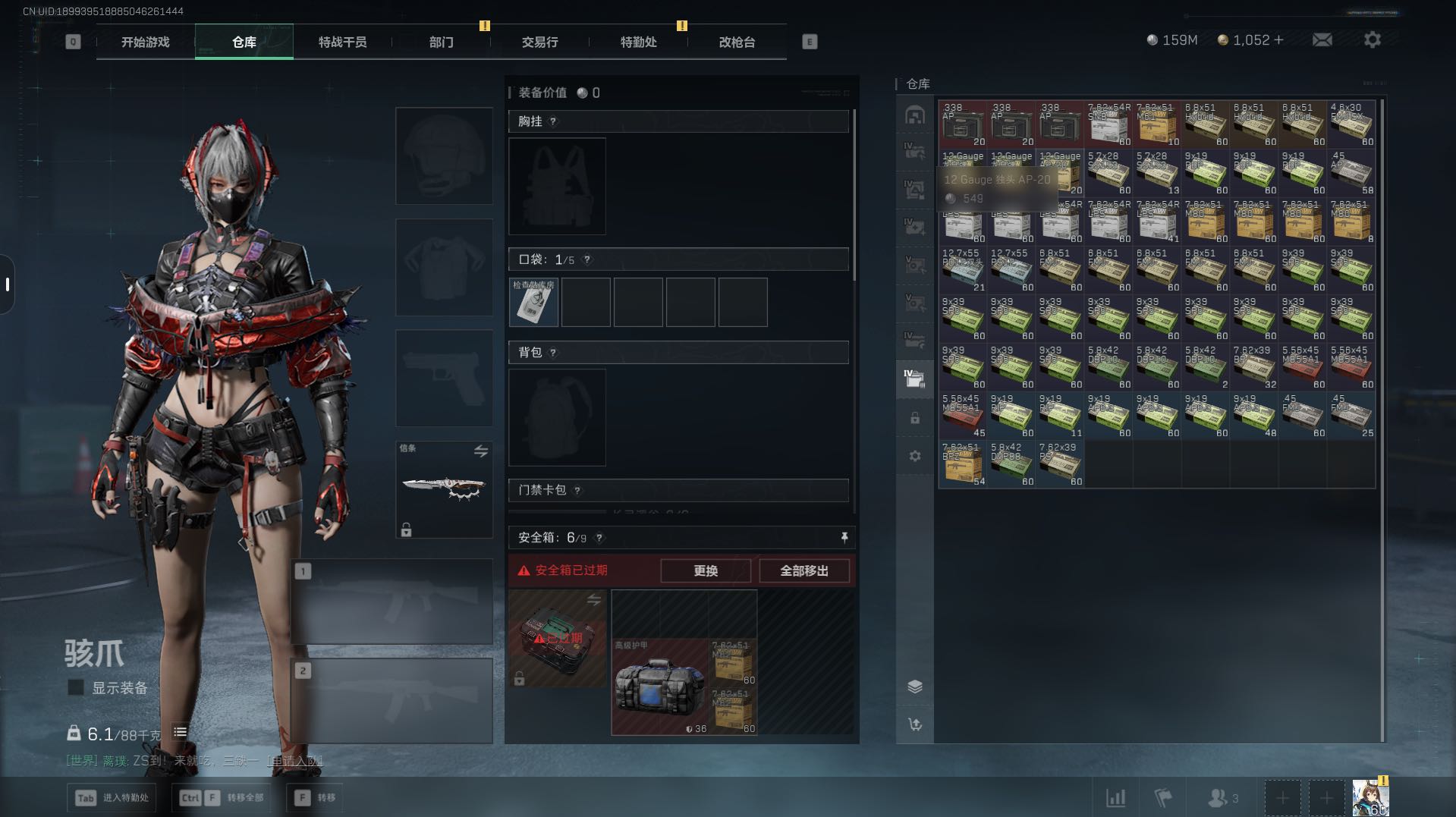The height and width of the screenshot is (817, 1456).
Task: Open the mail envelope icon
Action: pyautogui.click(x=1322, y=39)
